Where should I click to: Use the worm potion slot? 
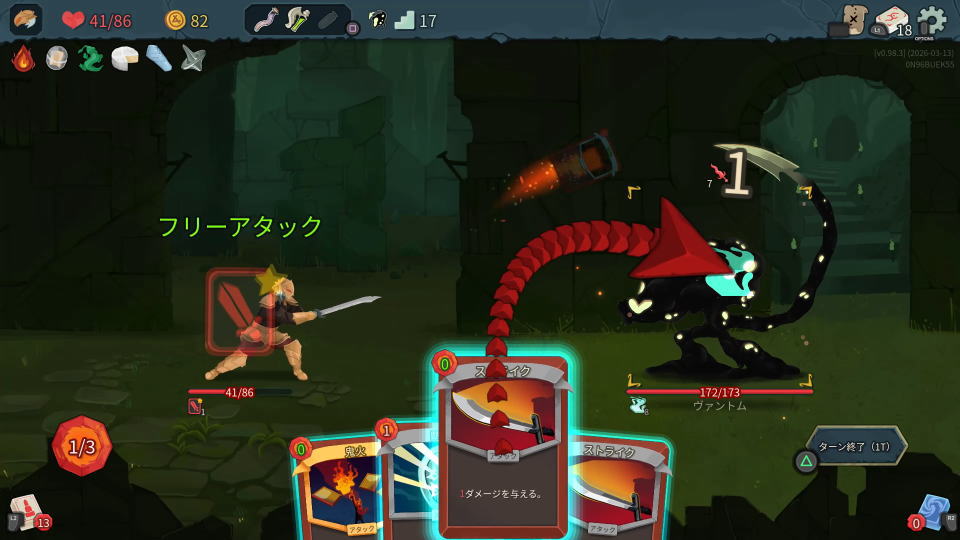click(x=265, y=20)
